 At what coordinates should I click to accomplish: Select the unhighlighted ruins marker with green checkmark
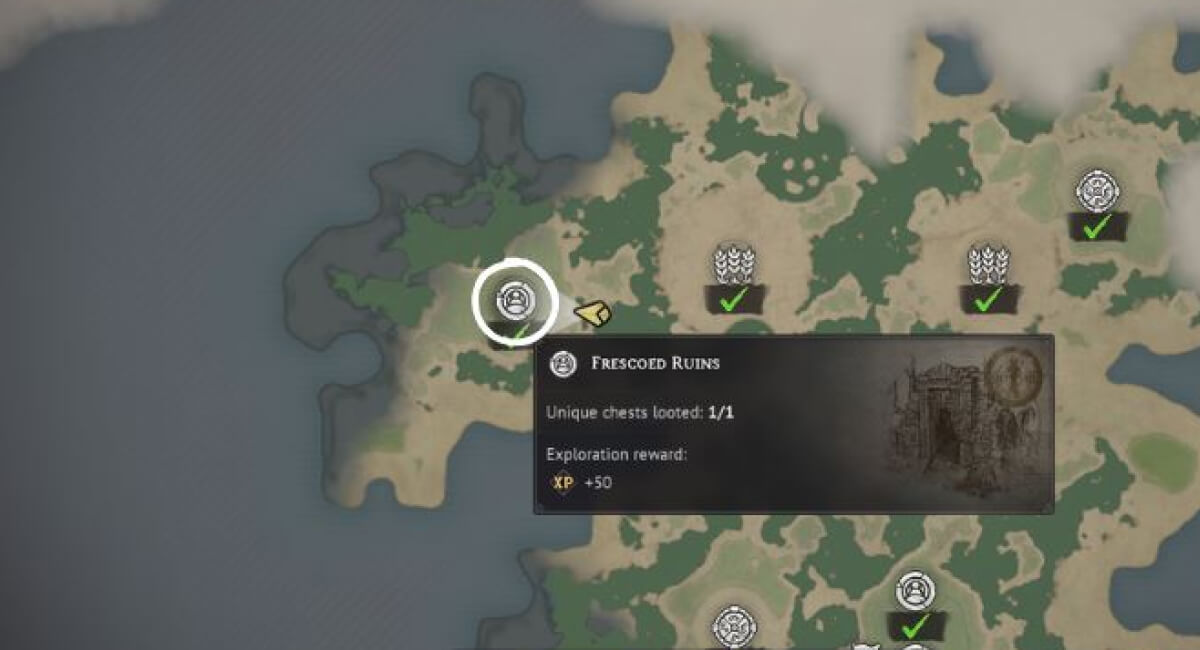(914, 592)
